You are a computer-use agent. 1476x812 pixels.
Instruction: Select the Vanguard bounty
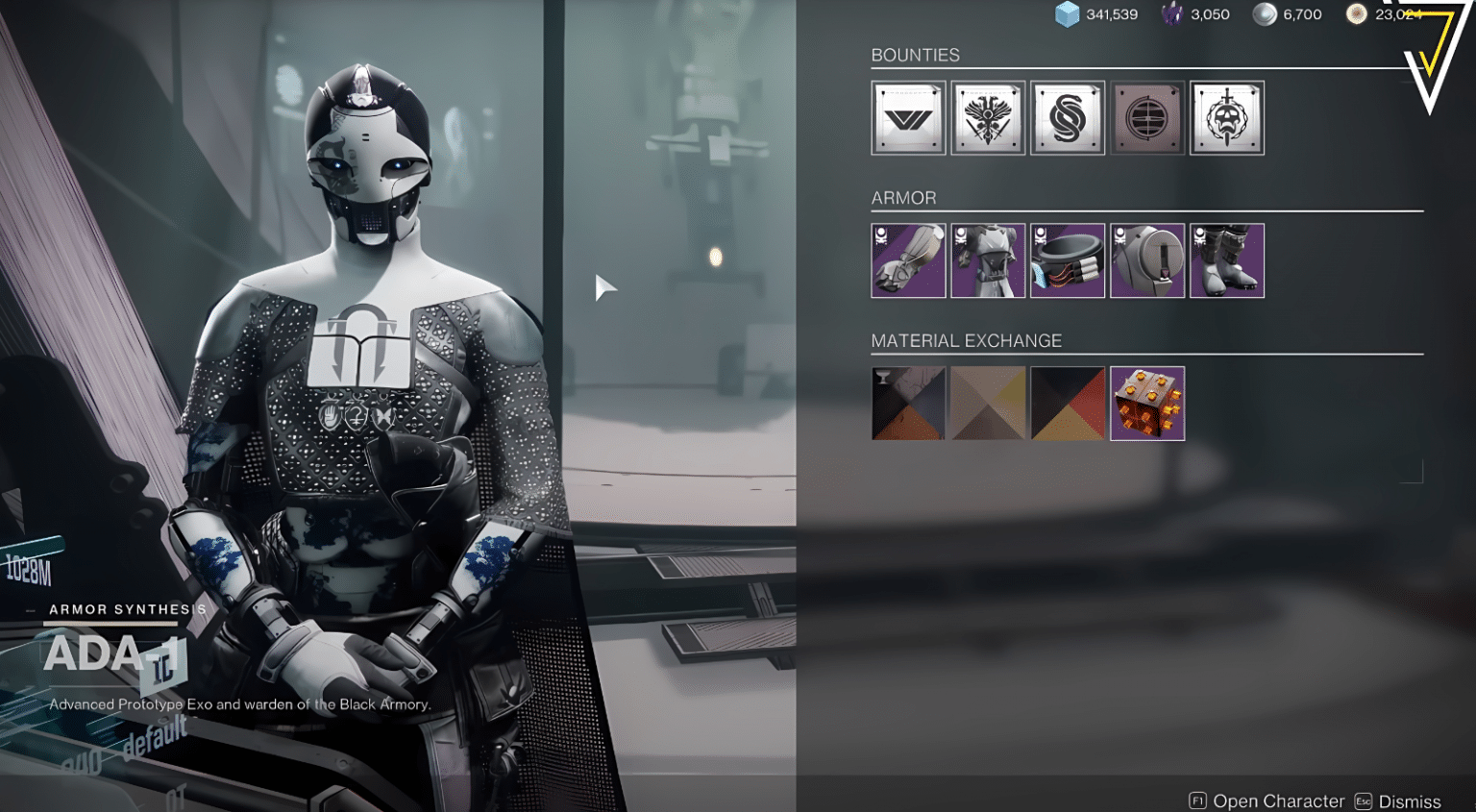pos(907,117)
